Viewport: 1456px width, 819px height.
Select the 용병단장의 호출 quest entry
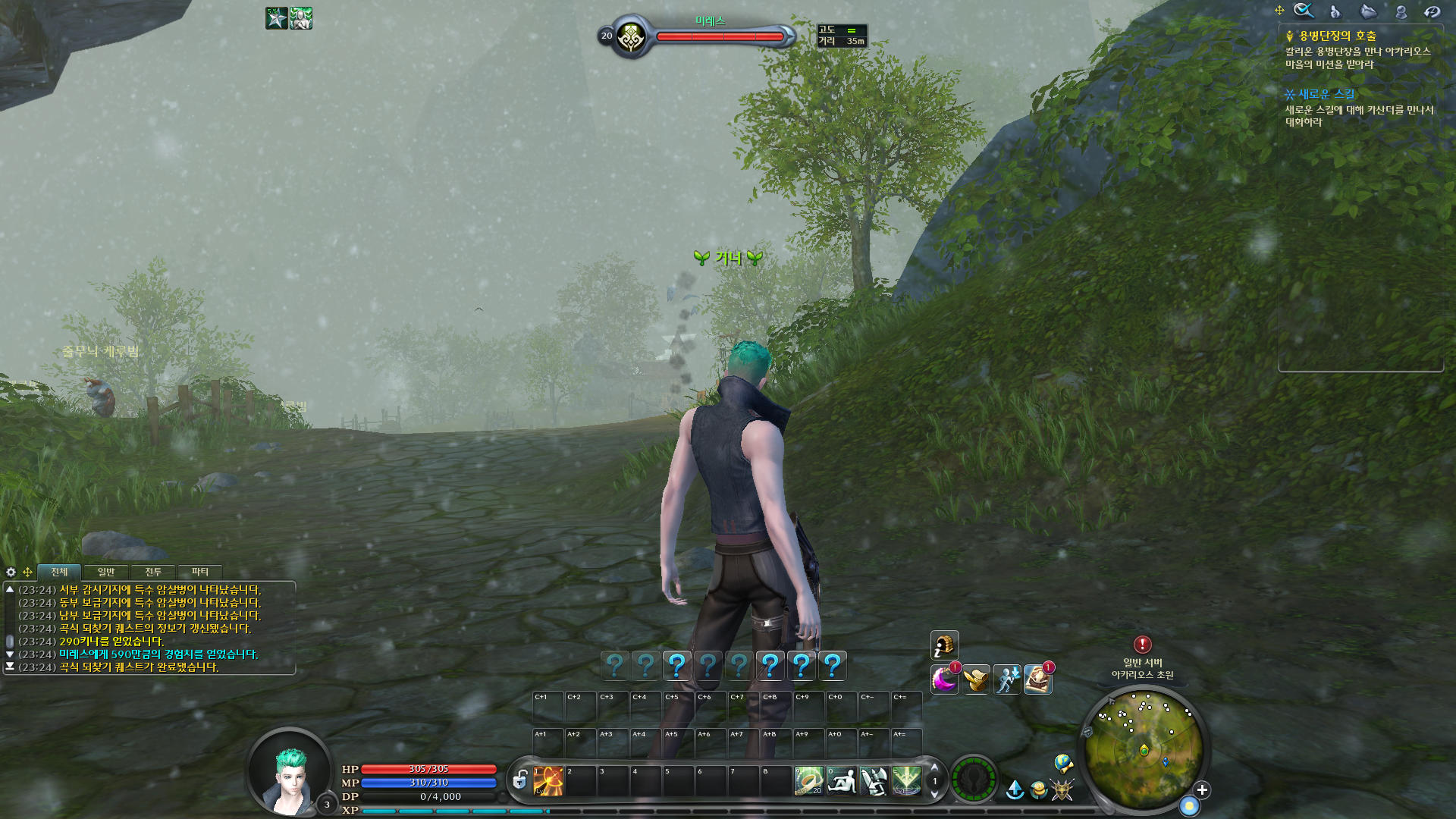click(1337, 36)
